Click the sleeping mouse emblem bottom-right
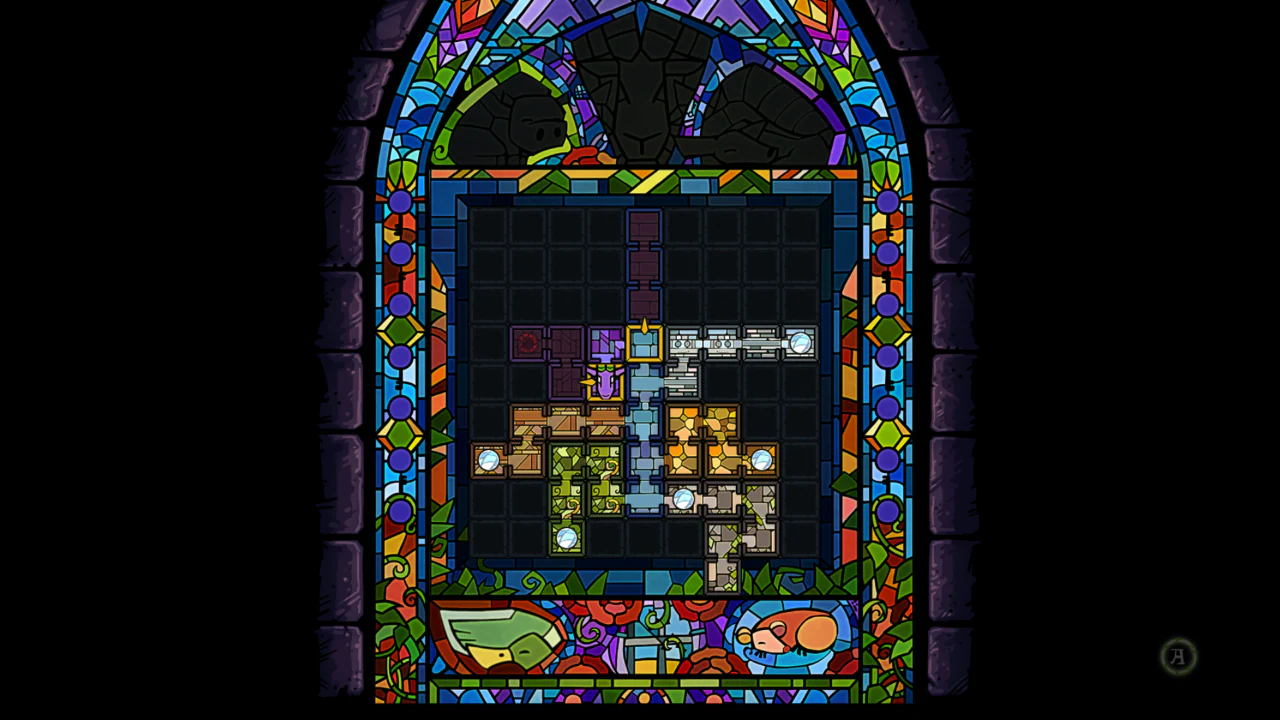The image size is (1280, 720). [790, 633]
